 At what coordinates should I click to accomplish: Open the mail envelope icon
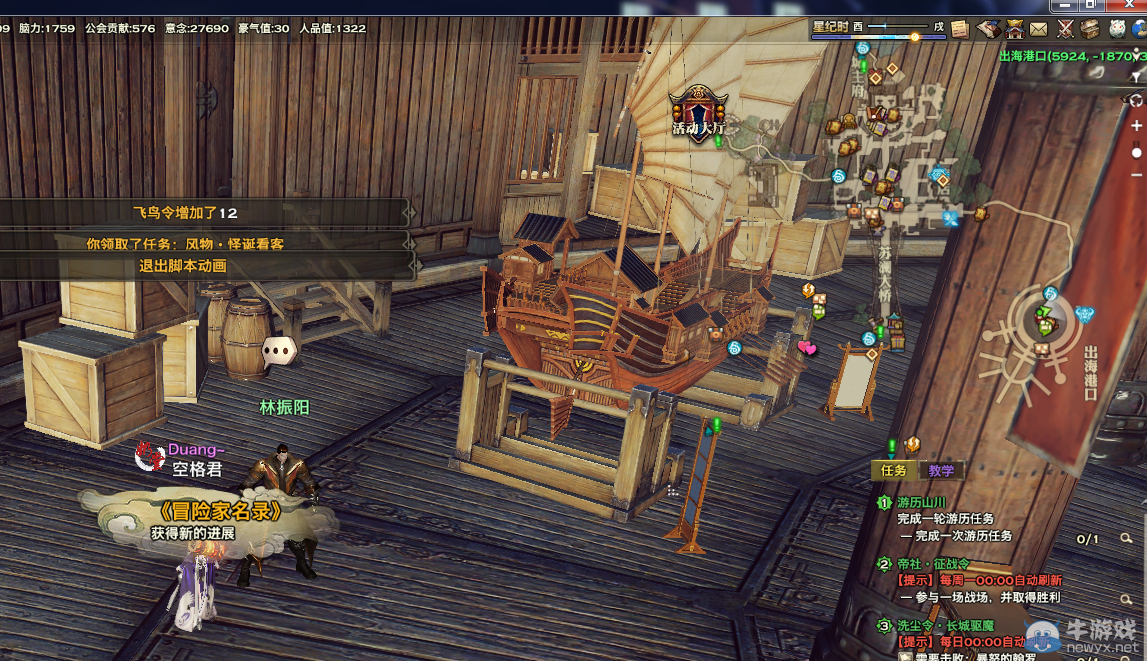[1039, 29]
